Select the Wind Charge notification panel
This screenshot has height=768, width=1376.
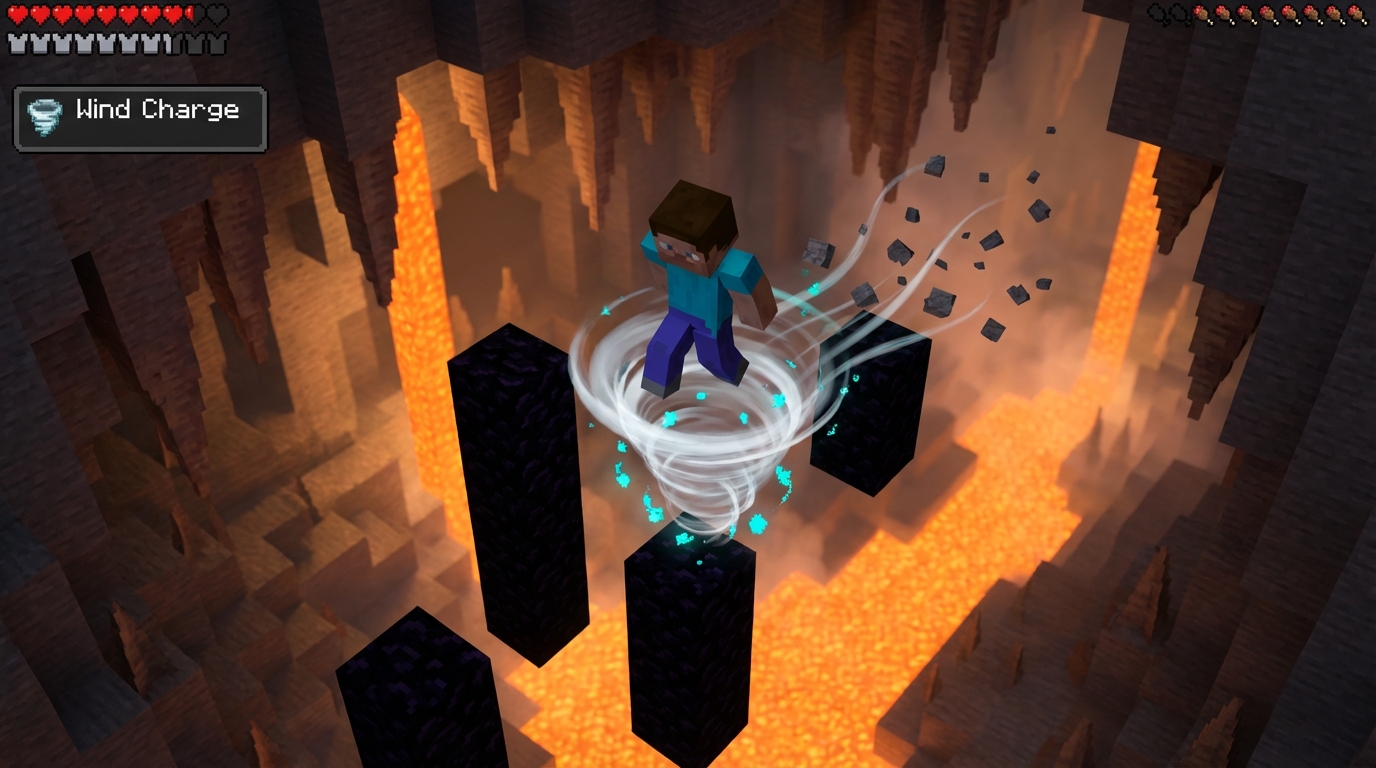click(x=139, y=118)
